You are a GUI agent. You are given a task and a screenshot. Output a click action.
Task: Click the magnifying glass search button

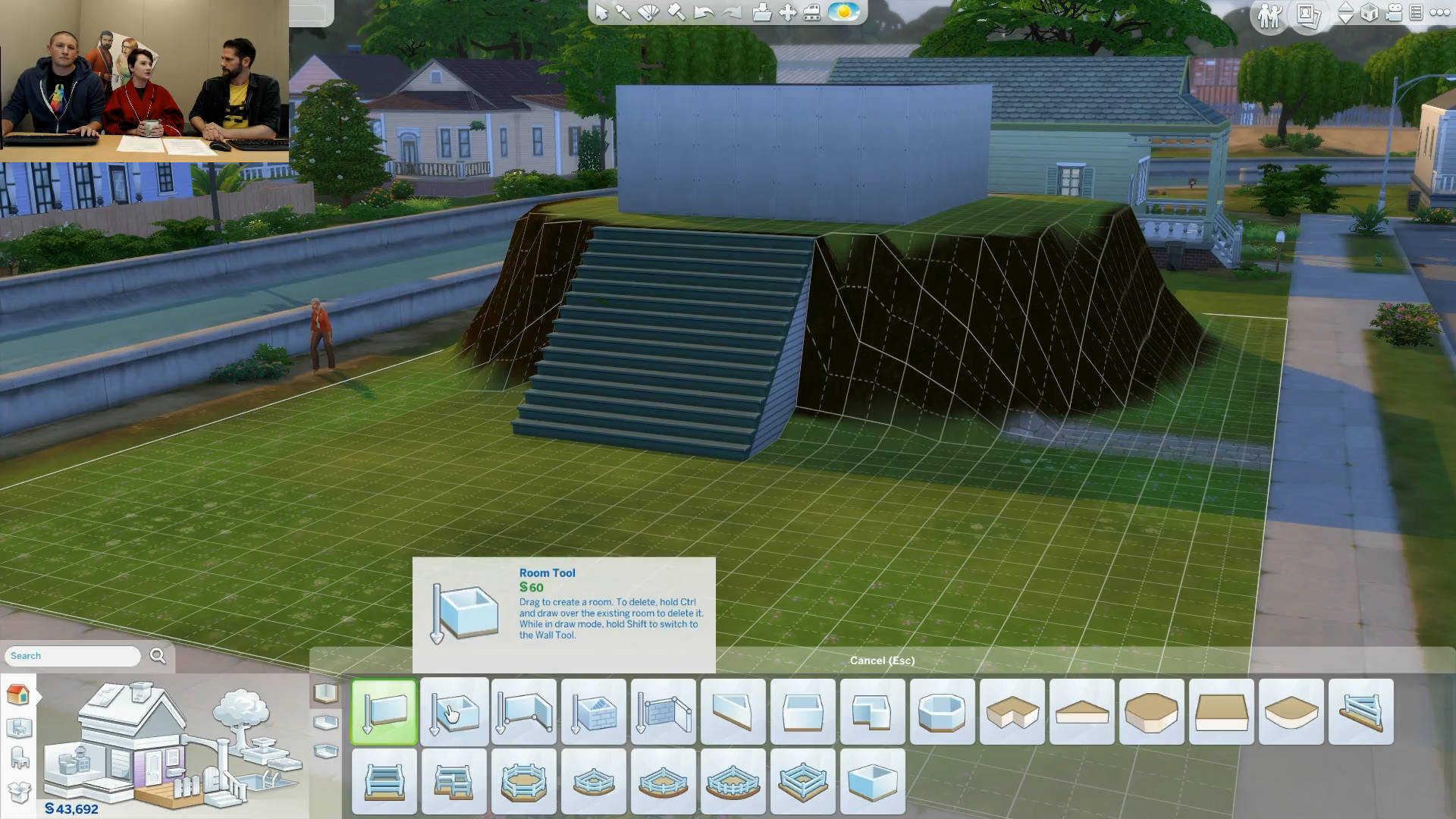(x=158, y=656)
